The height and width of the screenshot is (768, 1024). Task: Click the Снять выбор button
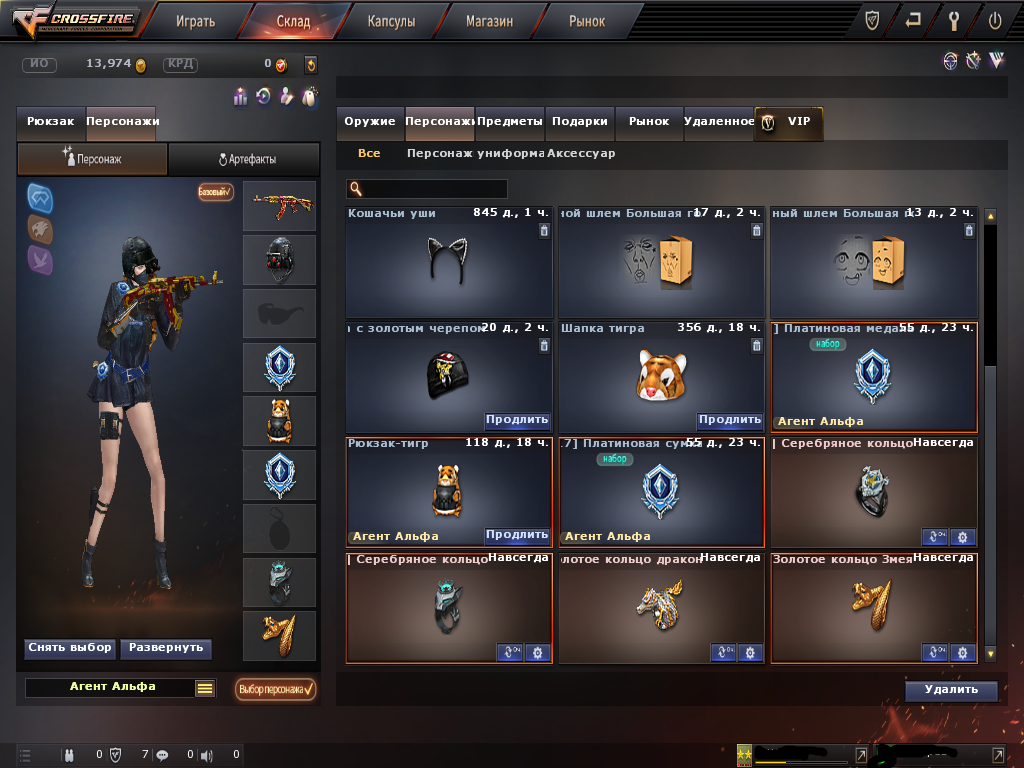(69, 648)
